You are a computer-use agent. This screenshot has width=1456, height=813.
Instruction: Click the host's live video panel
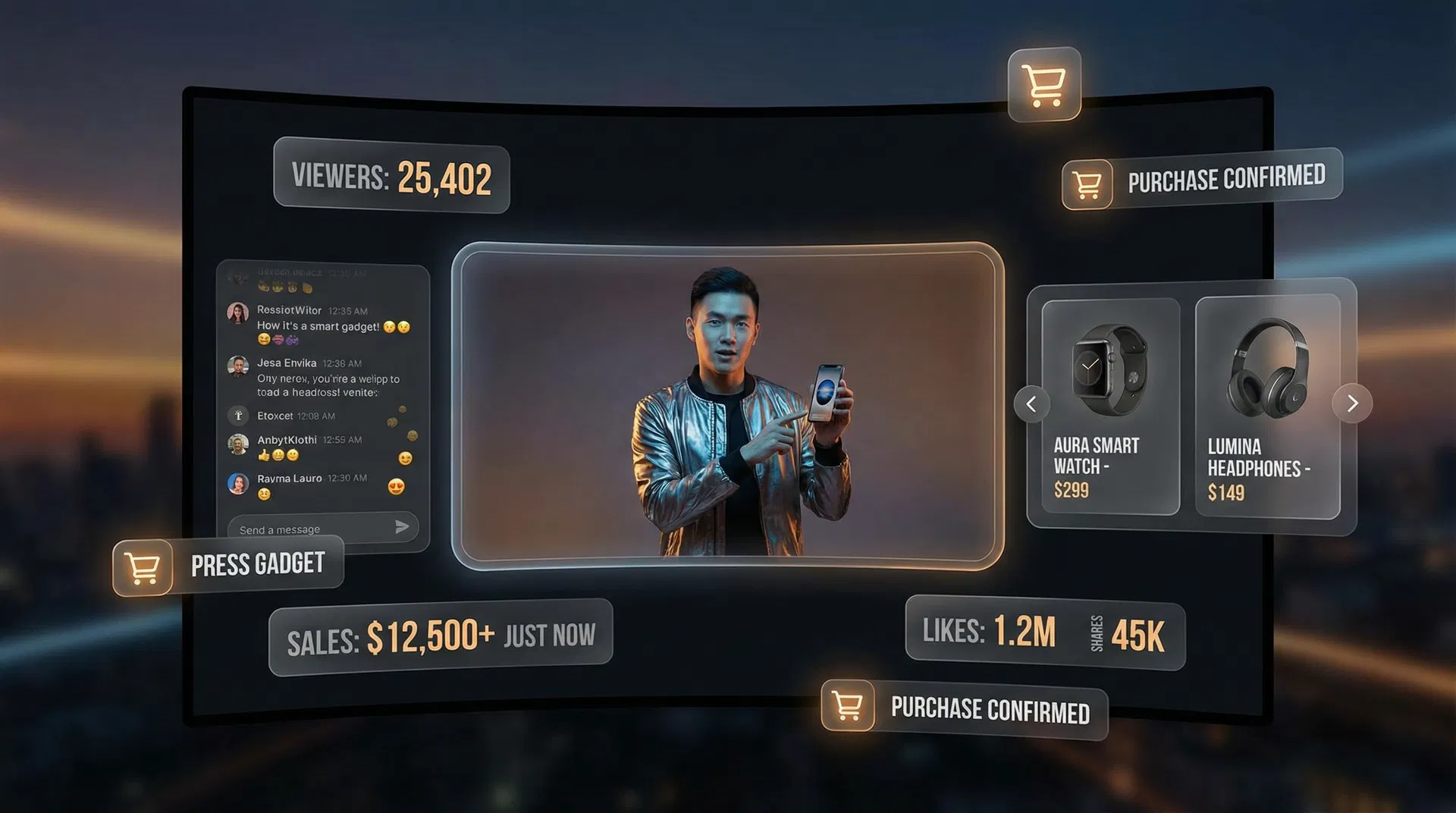727,406
